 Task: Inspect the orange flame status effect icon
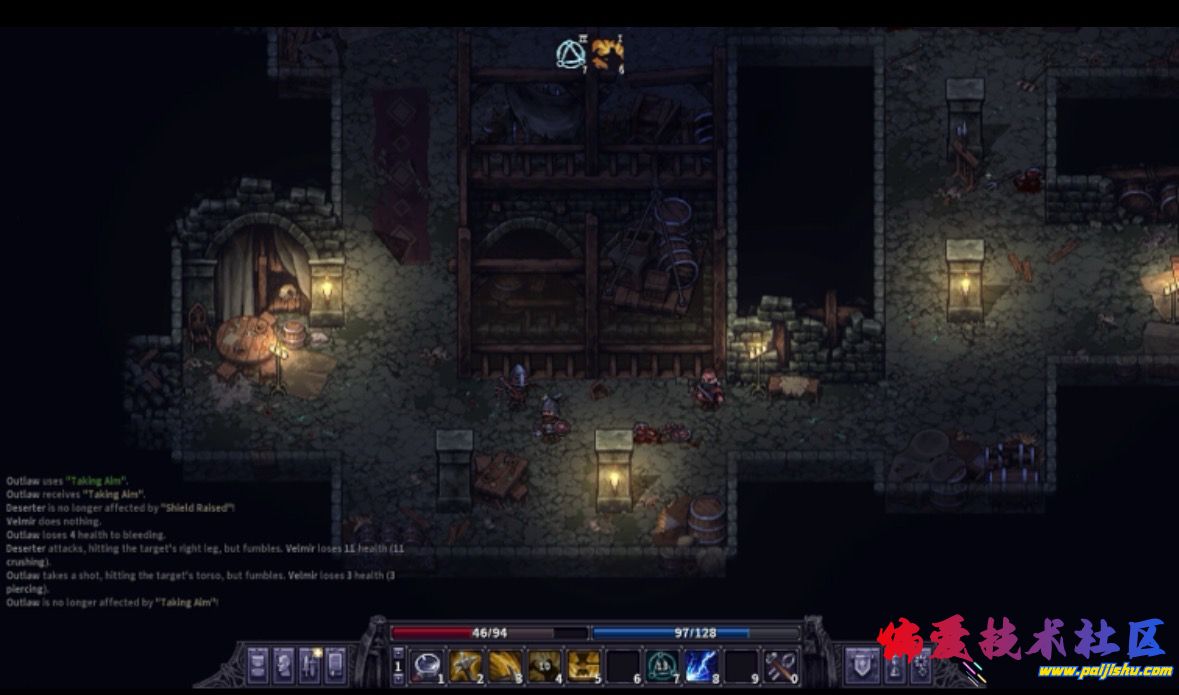point(606,53)
